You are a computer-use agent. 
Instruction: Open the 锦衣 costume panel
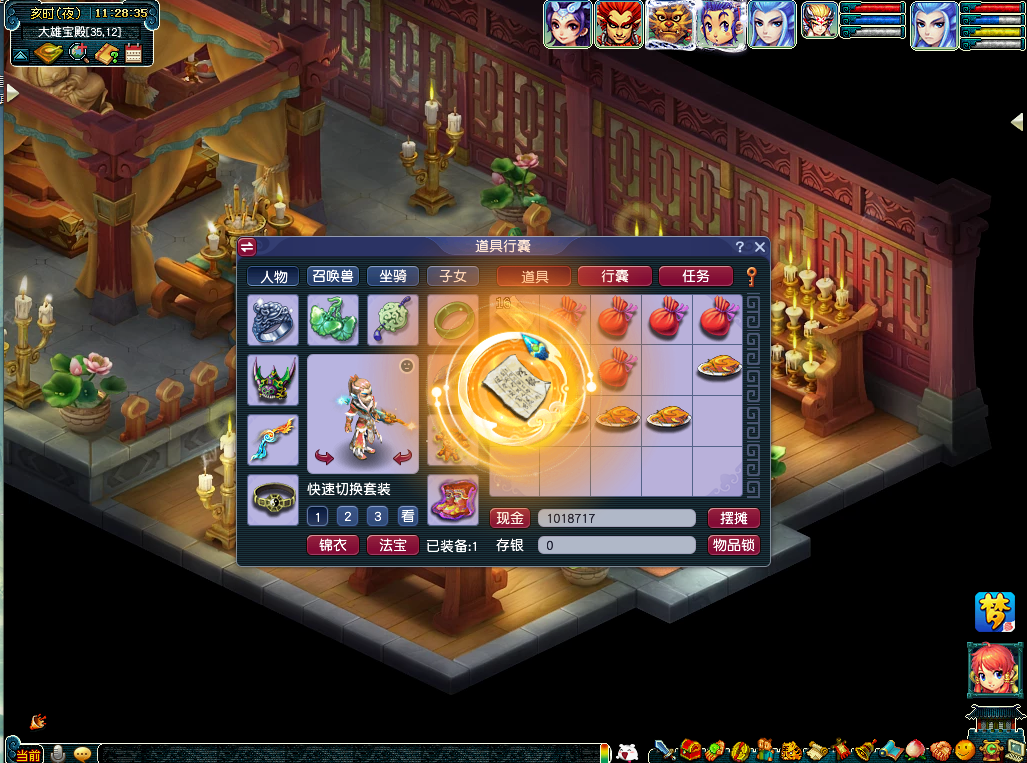332,545
